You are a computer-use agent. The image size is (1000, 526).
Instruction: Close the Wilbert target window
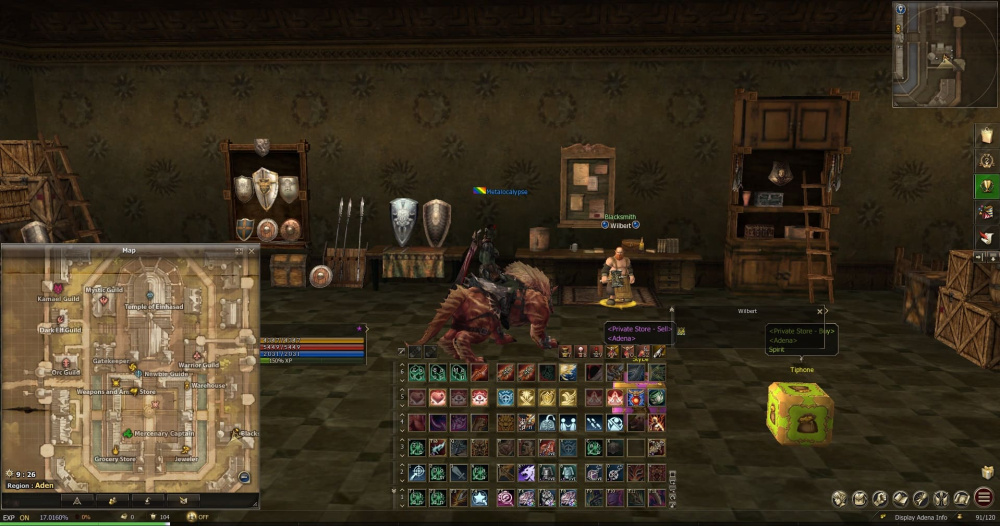tap(820, 311)
